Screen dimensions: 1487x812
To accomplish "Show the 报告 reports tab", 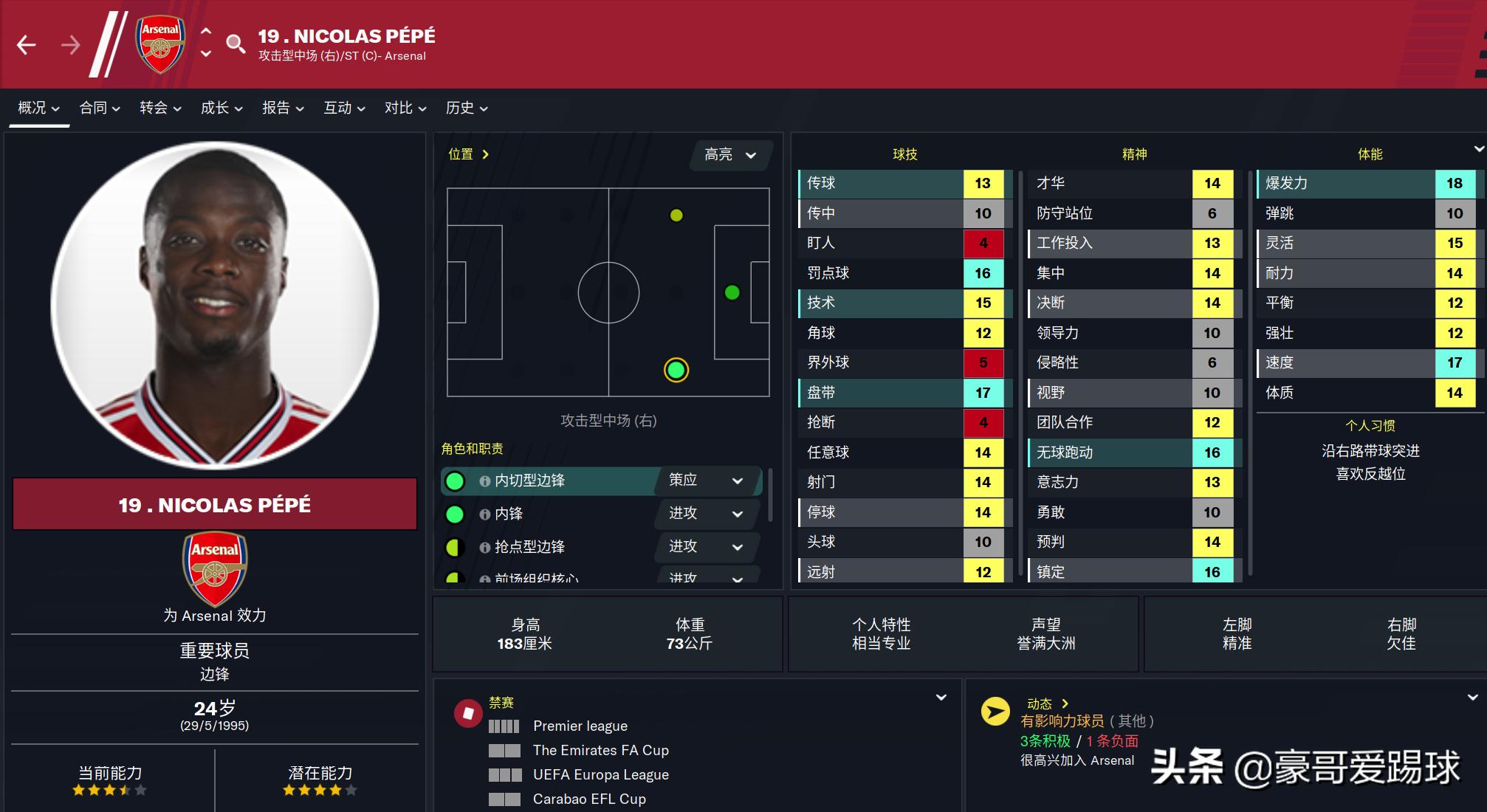I will pyautogui.click(x=283, y=108).
